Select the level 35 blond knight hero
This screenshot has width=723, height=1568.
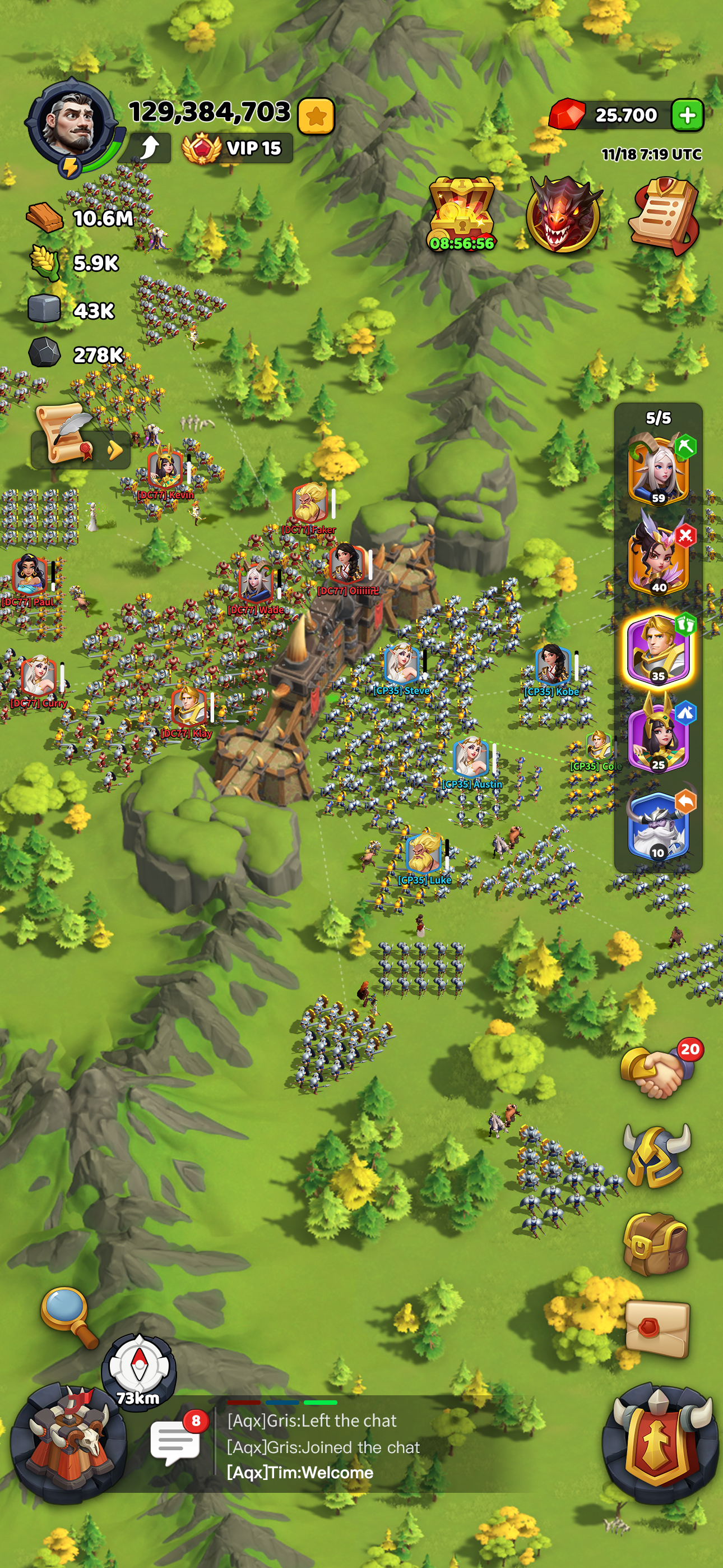658,649
